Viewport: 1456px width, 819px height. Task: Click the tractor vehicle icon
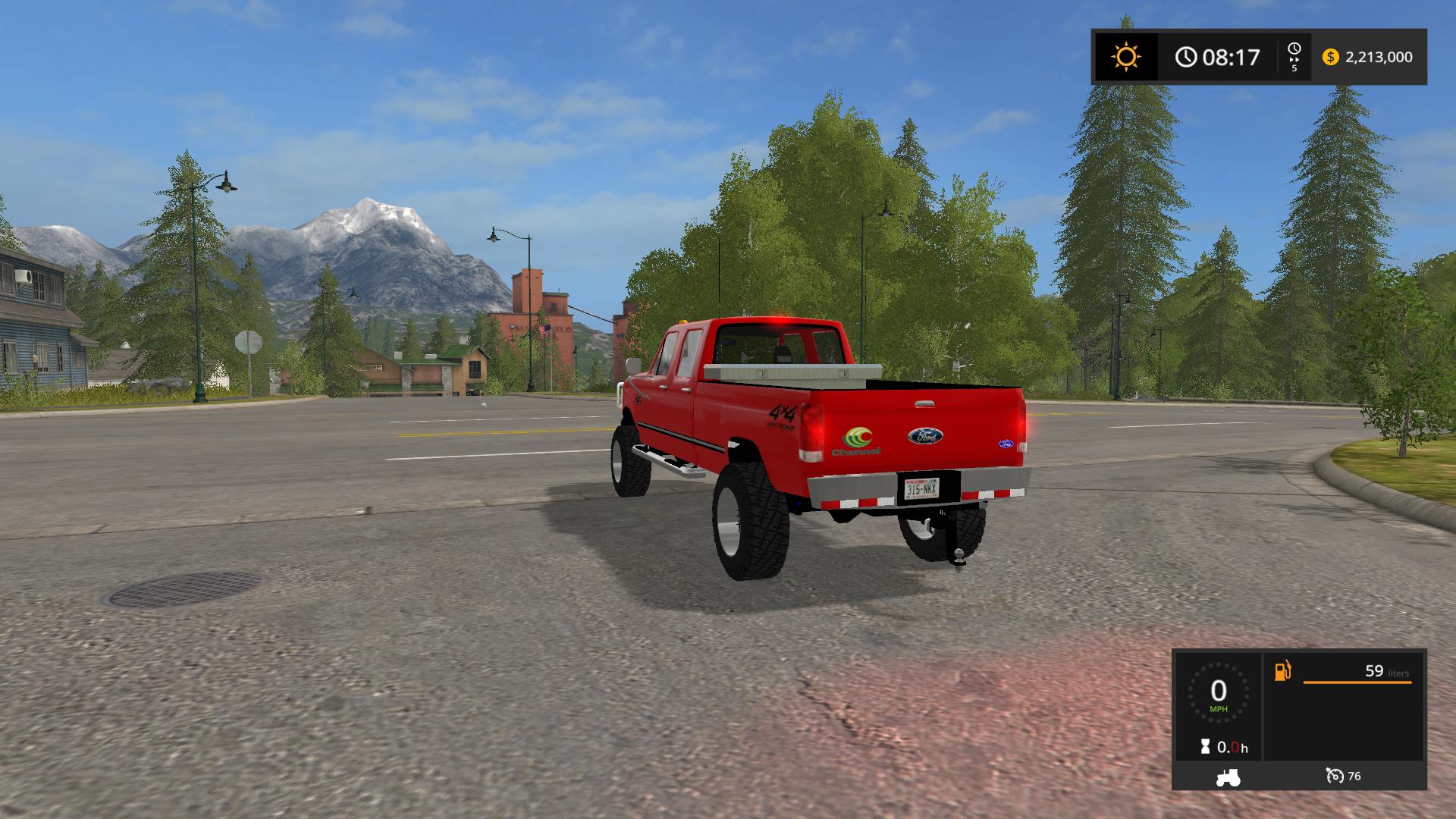click(x=1228, y=777)
